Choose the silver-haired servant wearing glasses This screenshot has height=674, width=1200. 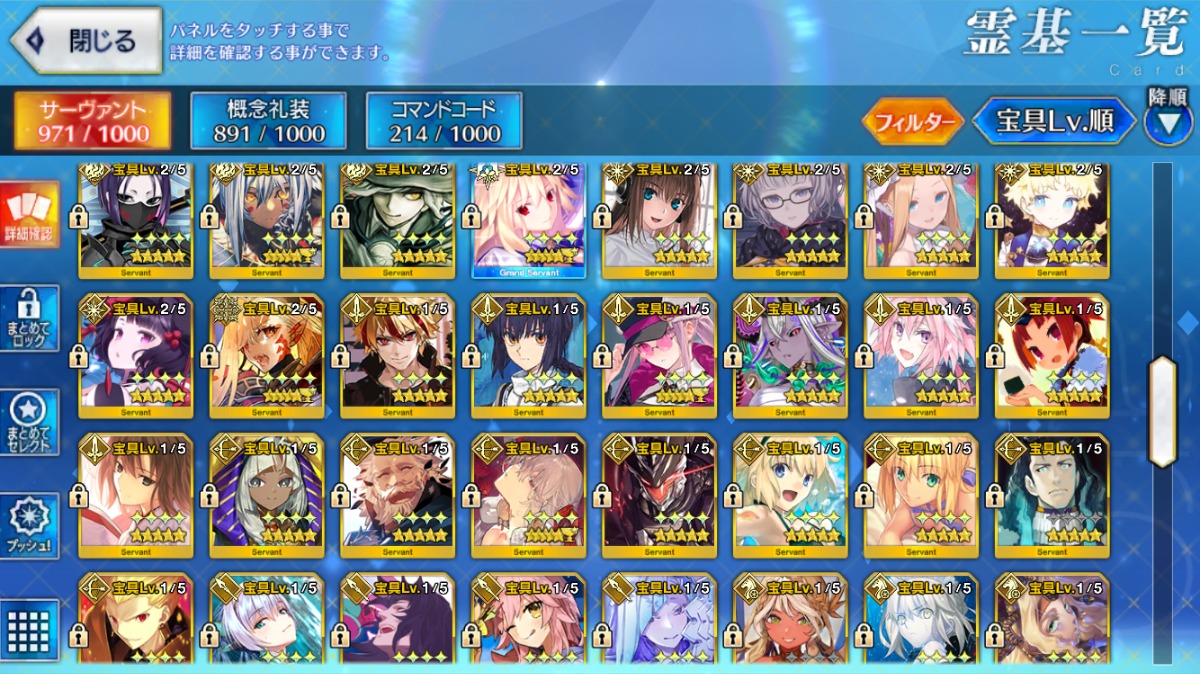790,220
